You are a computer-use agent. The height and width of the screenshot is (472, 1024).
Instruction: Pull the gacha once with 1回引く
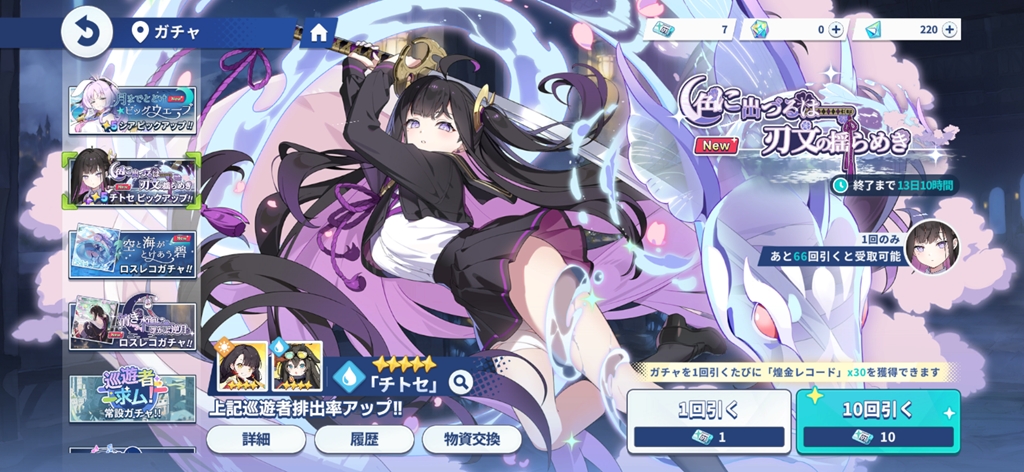coord(709,420)
